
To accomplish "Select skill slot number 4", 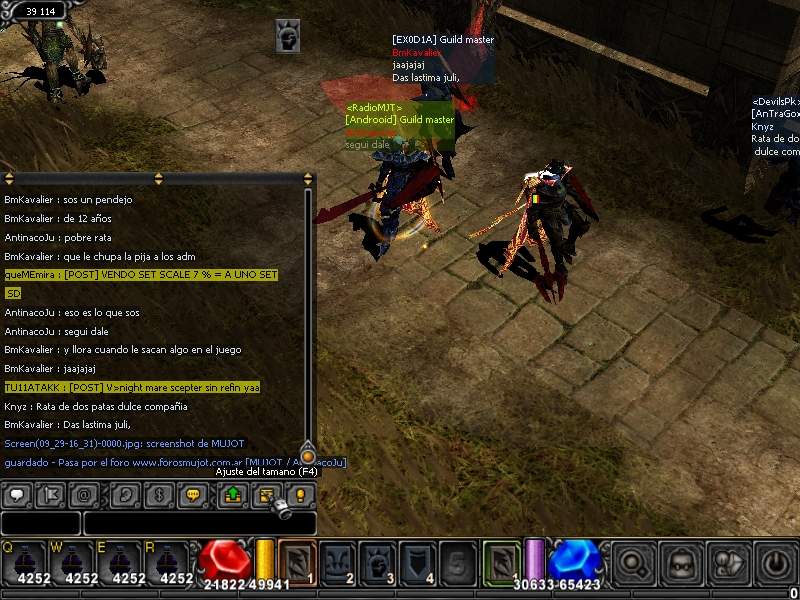I will click(x=418, y=562).
